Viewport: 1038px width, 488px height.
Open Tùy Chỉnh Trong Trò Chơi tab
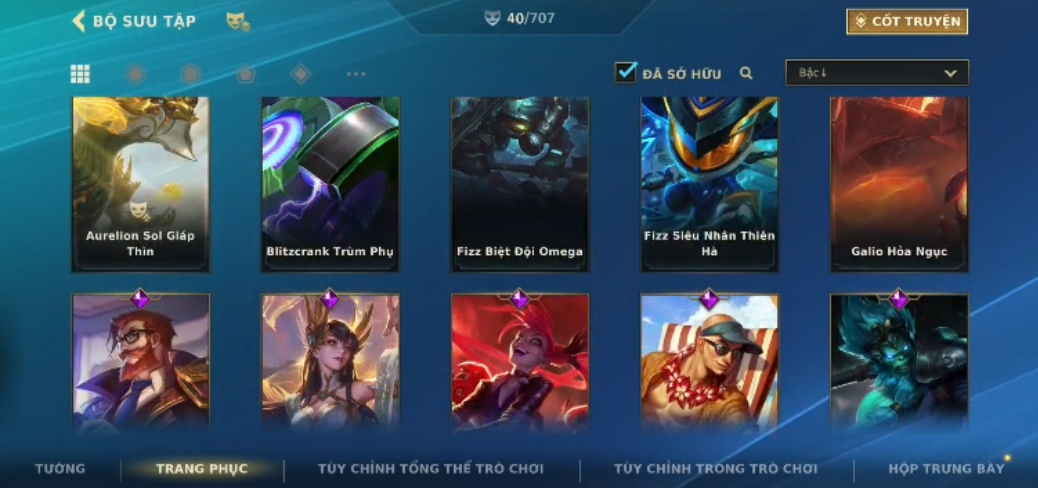coord(715,468)
